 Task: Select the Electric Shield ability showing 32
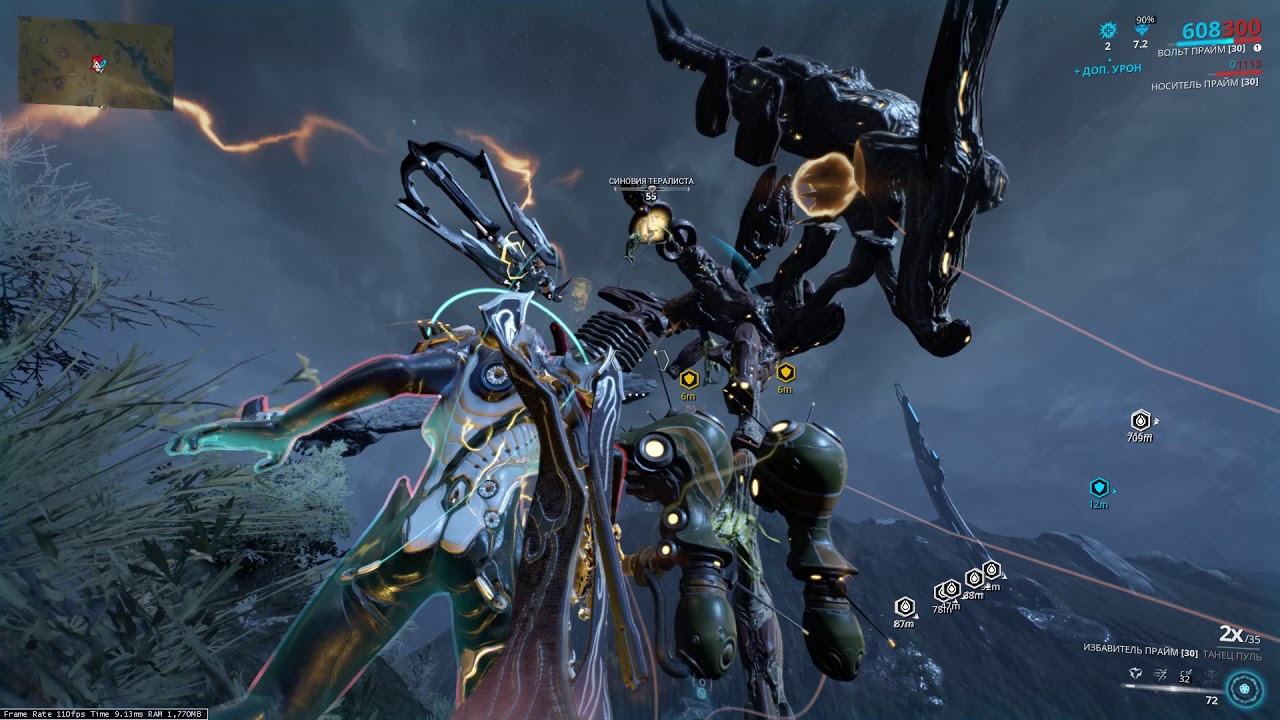pyautogui.click(x=1185, y=675)
